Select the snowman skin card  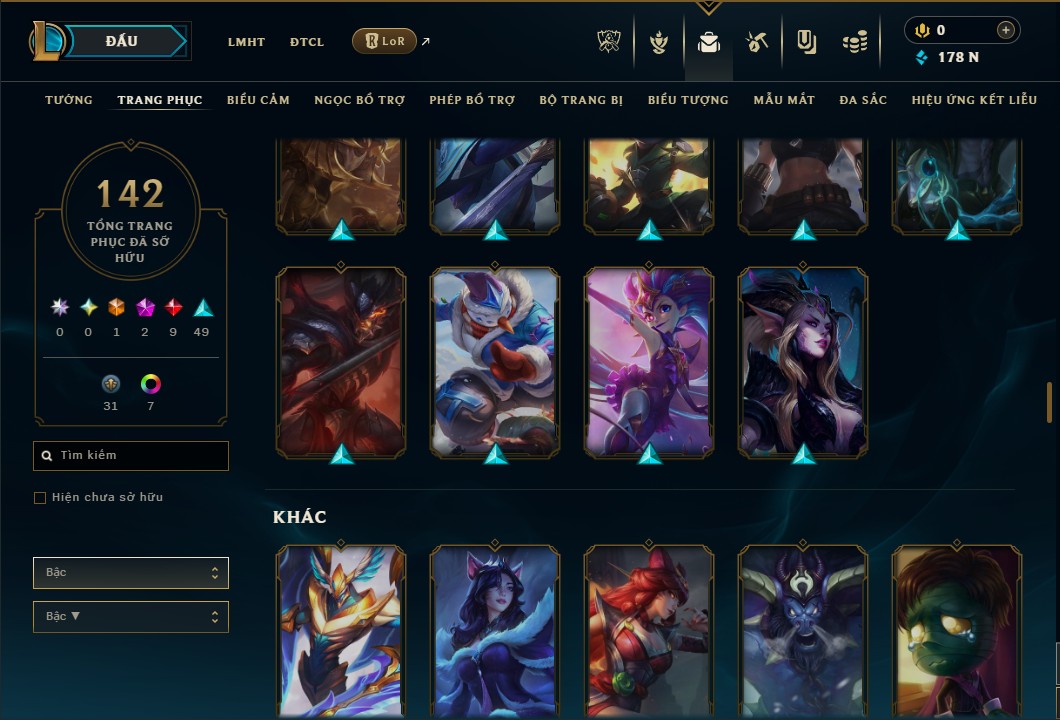coord(495,360)
